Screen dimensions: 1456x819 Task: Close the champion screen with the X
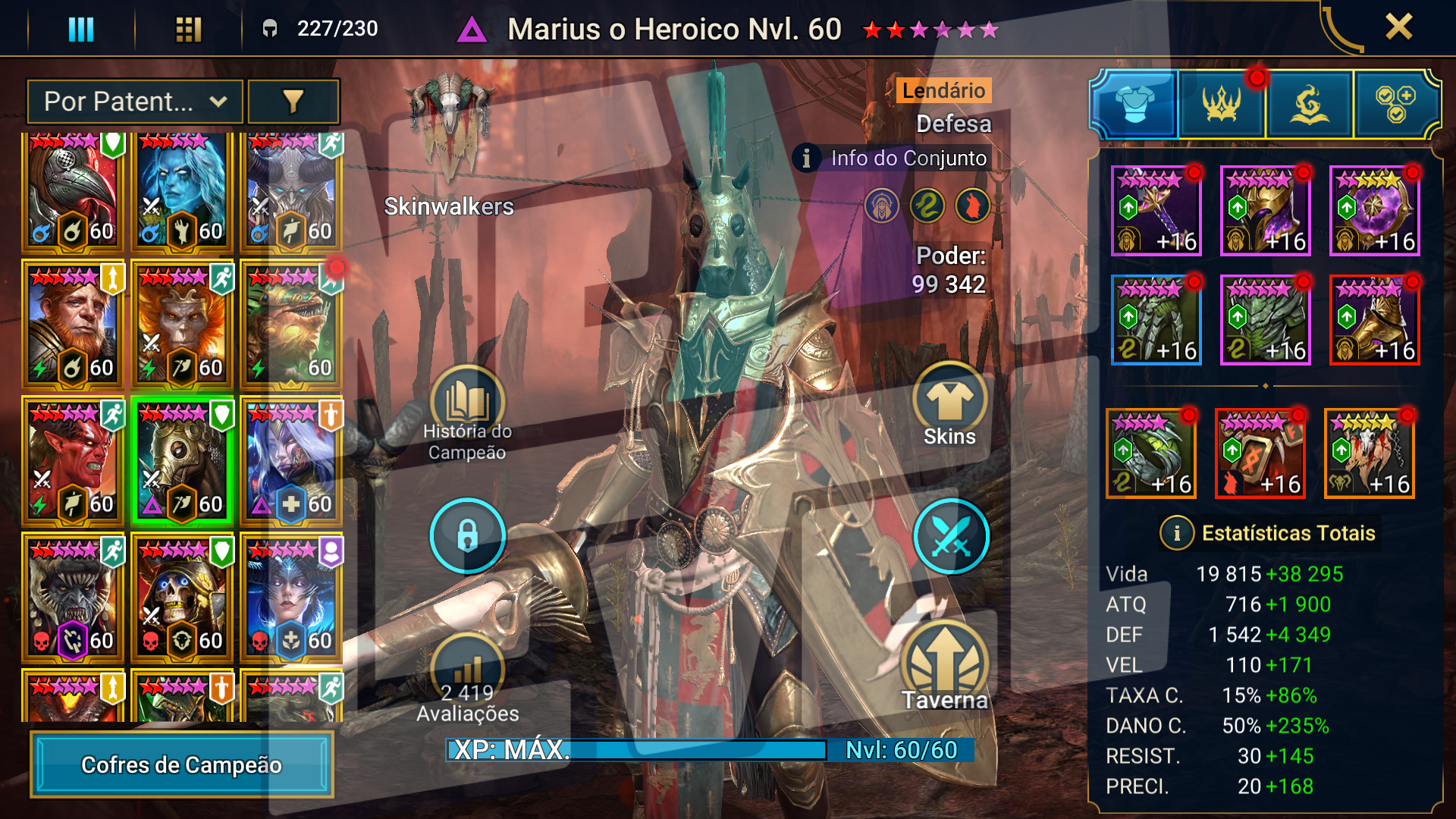click(x=1398, y=27)
